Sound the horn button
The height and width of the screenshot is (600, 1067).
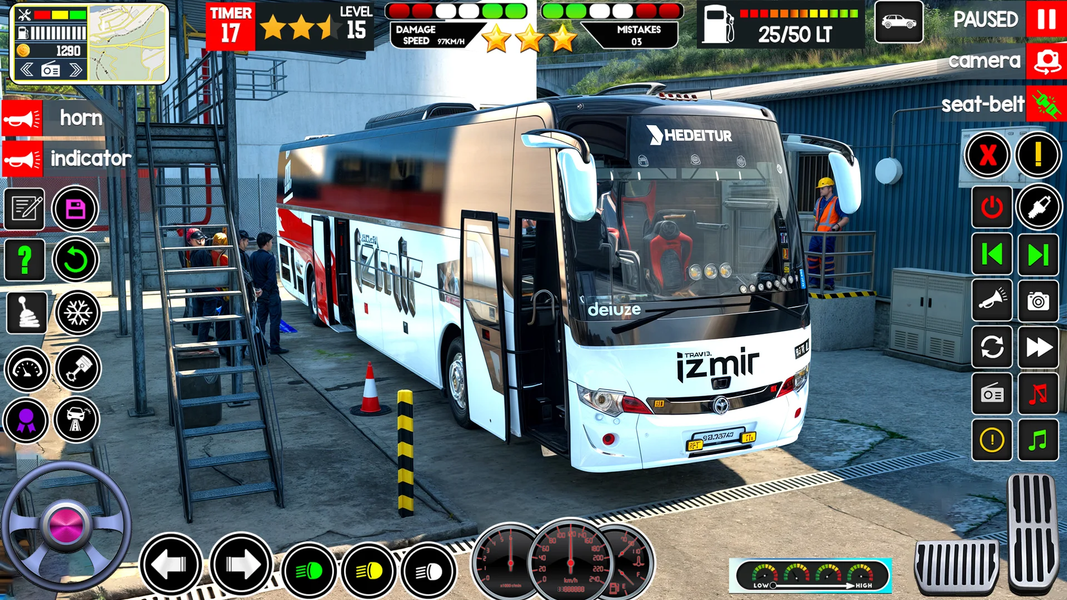(22, 118)
